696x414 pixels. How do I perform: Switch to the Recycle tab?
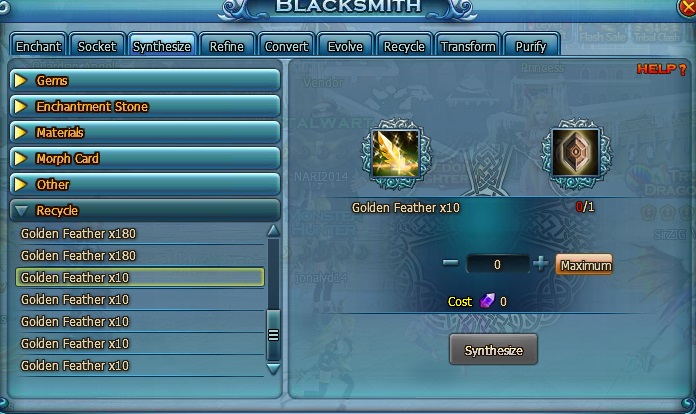pyautogui.click(x=404, y=46)
